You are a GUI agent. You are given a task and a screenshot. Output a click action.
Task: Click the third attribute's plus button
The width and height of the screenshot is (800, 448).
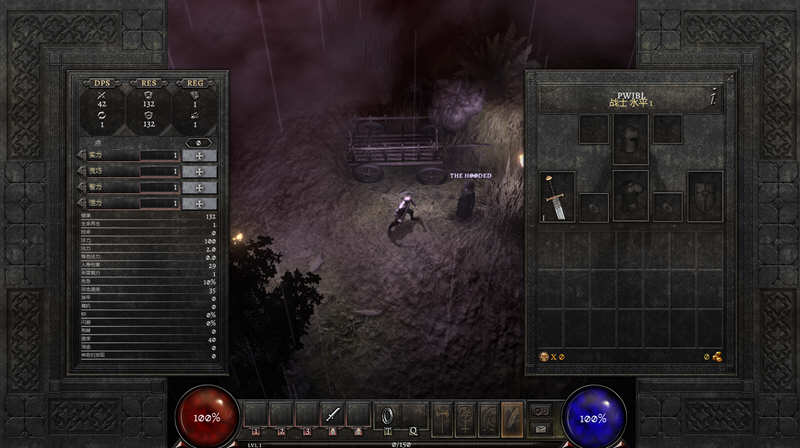coord(200,187)
